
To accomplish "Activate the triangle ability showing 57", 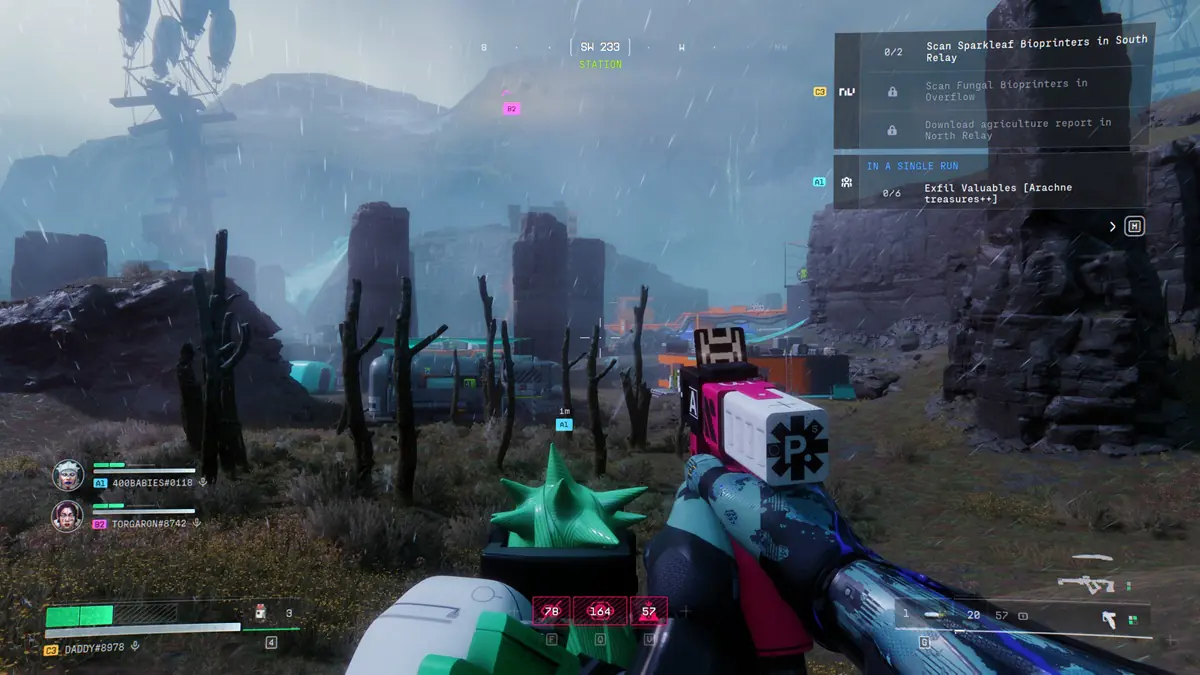I will pos(649,610).
